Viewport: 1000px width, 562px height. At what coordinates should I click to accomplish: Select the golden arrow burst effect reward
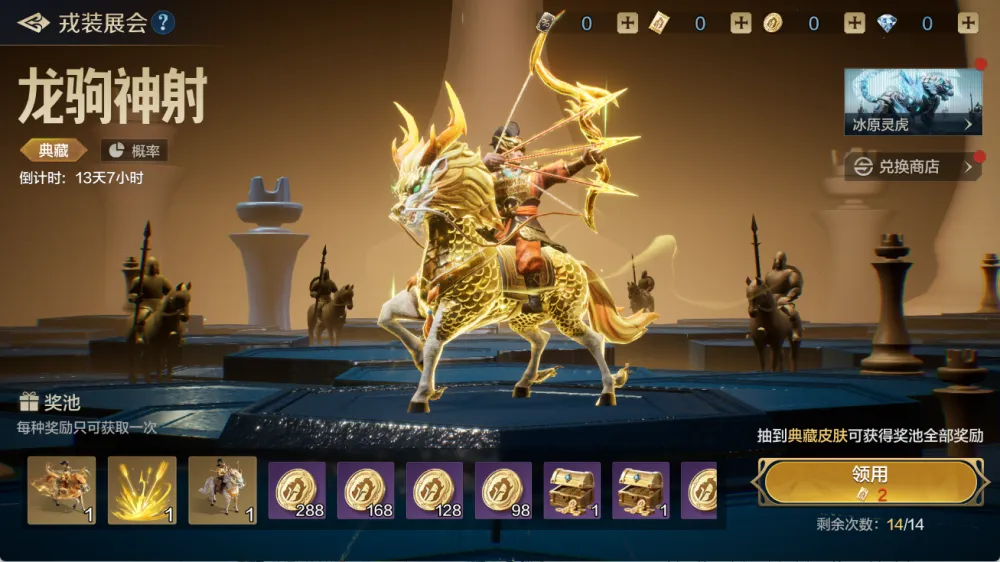pos(142,490)
